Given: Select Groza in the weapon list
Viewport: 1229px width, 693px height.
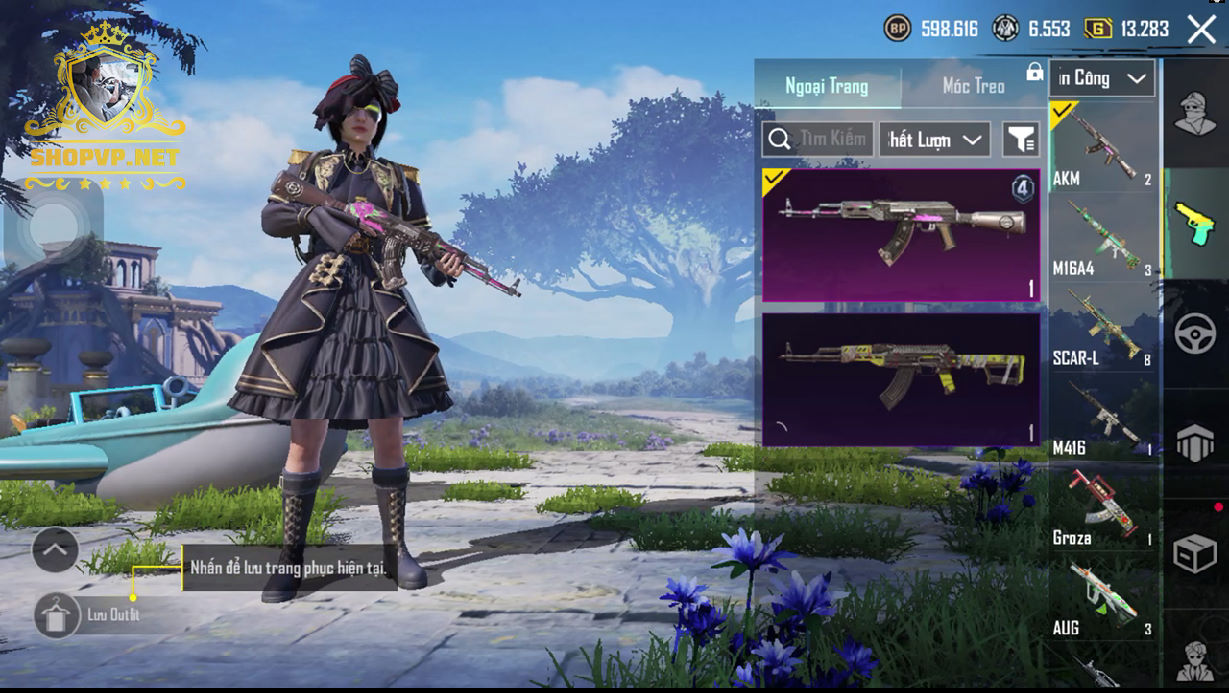Looking at the screenshot, I should pos(1102,508).
